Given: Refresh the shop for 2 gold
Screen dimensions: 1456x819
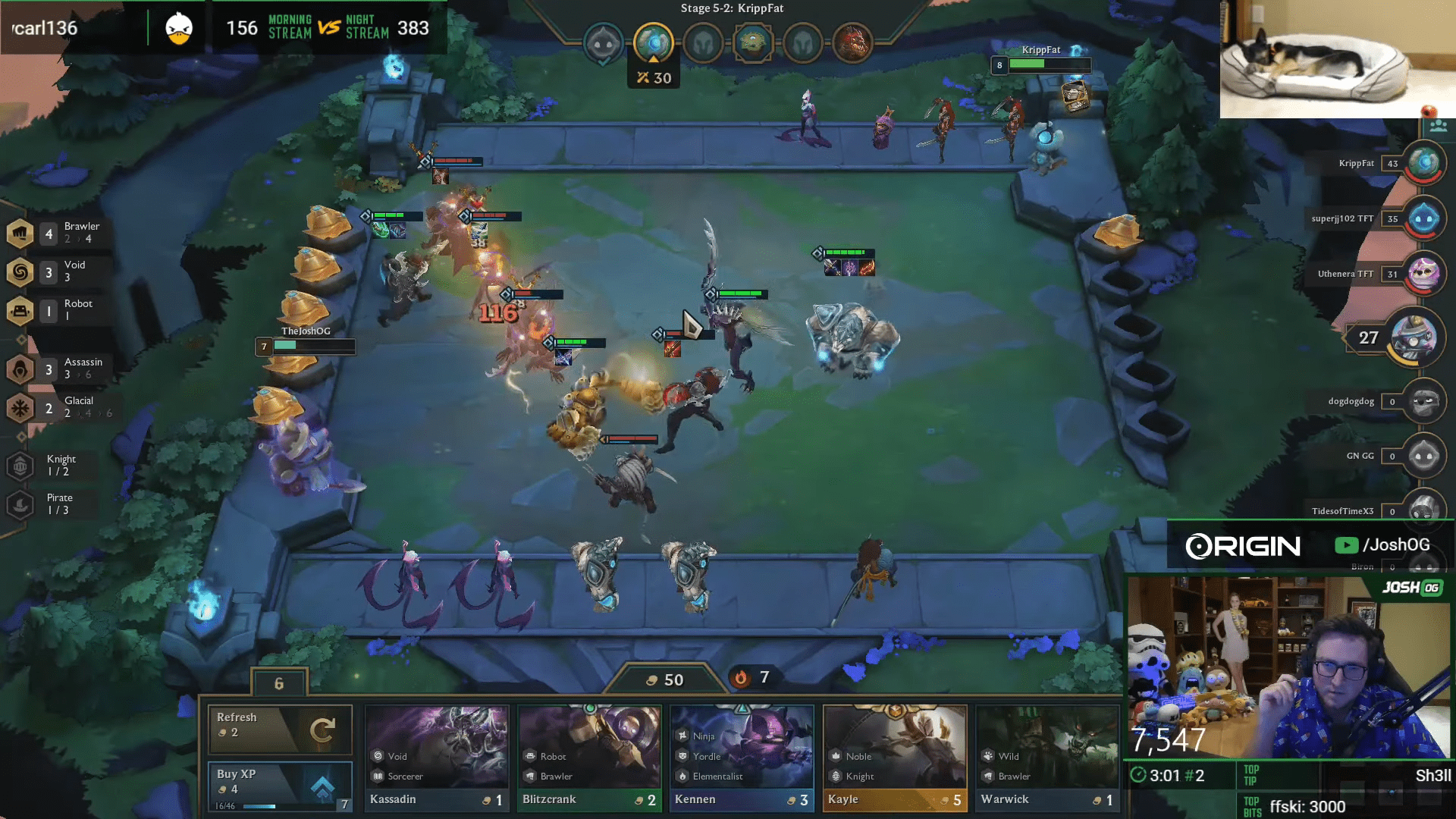Looking at the screenshot, I should (x=280, y=729).
